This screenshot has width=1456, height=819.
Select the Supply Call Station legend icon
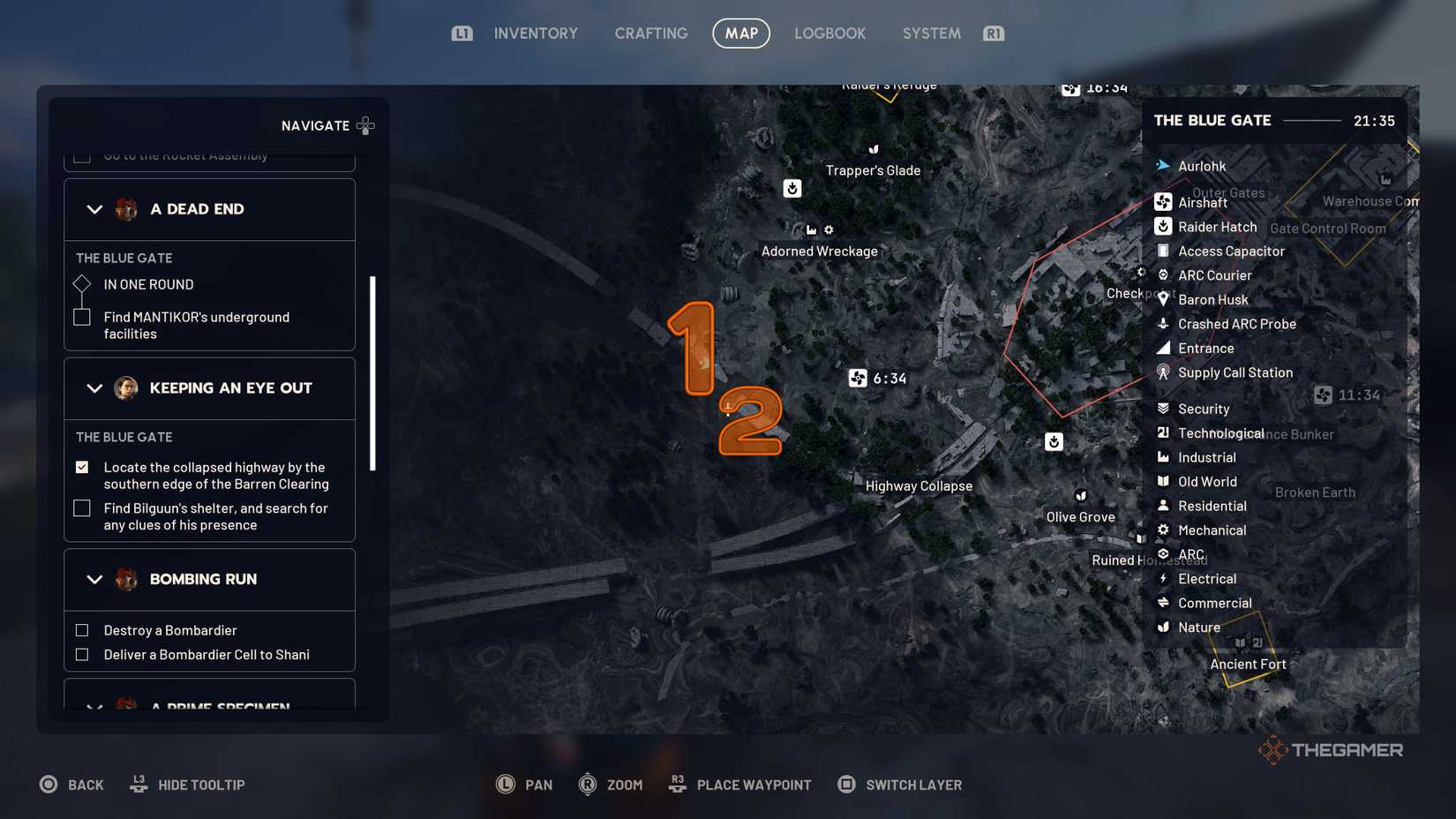pos(1163,372)
